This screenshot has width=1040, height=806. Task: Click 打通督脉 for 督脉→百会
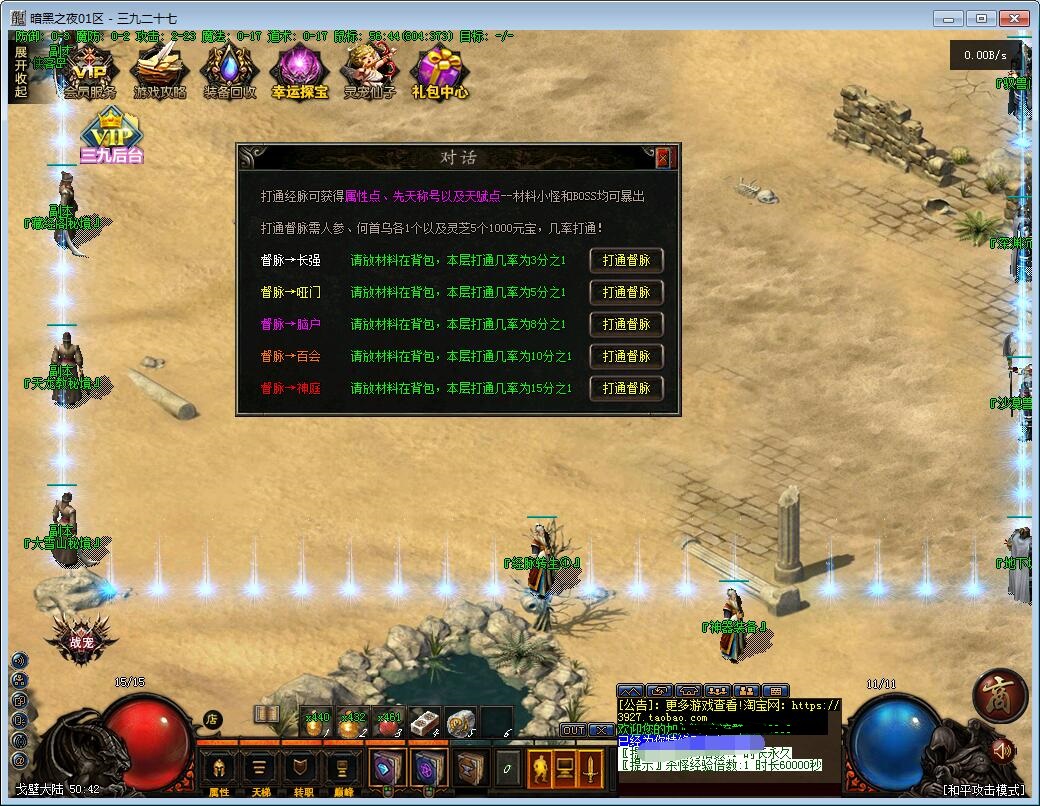tap(626, 356)
